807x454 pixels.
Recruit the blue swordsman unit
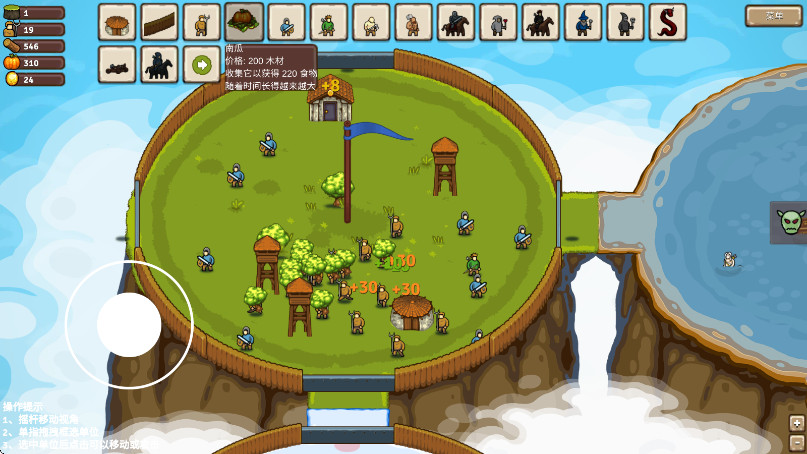[286, 22]
